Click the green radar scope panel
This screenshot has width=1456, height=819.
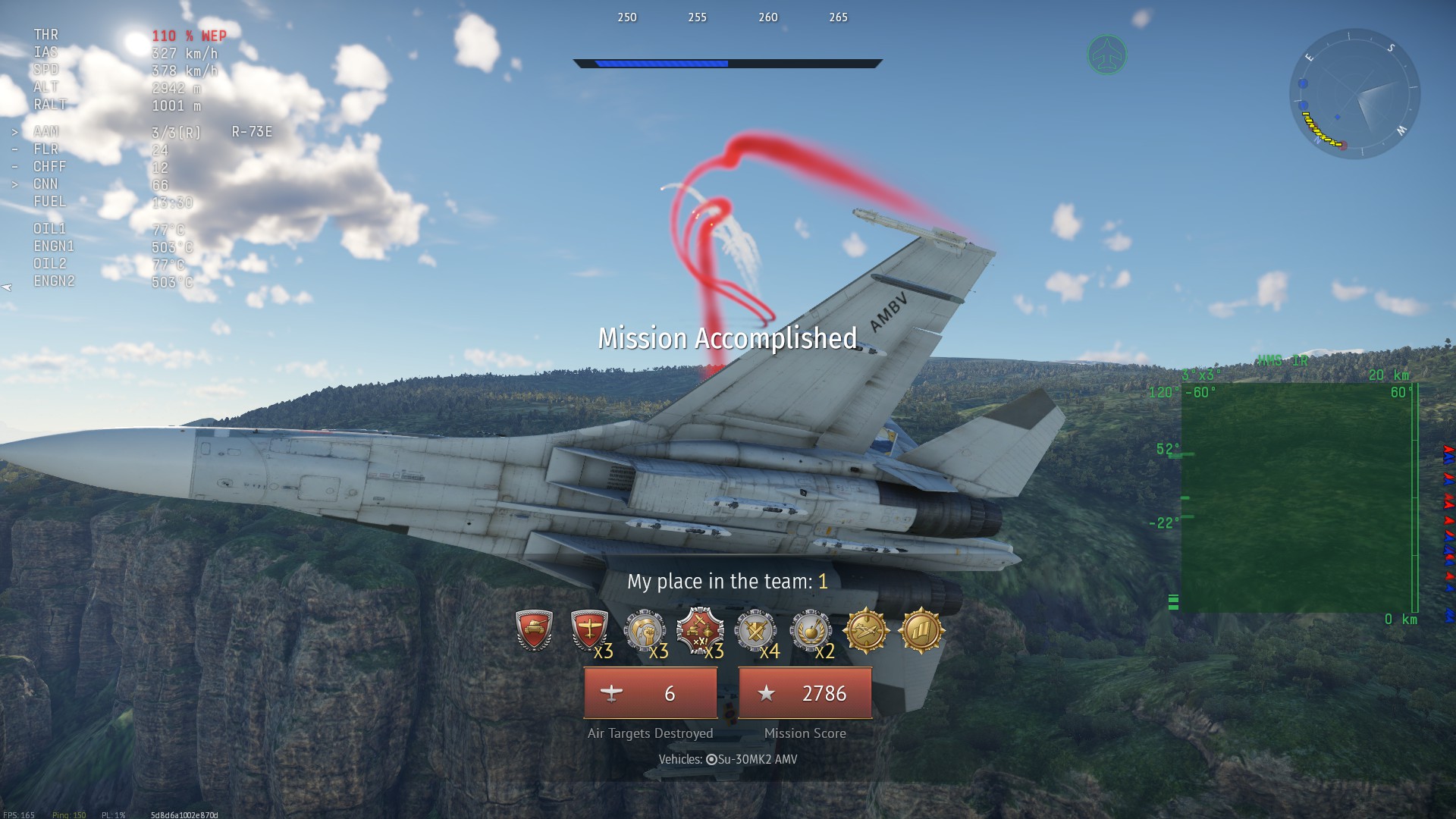point(1297,498)
